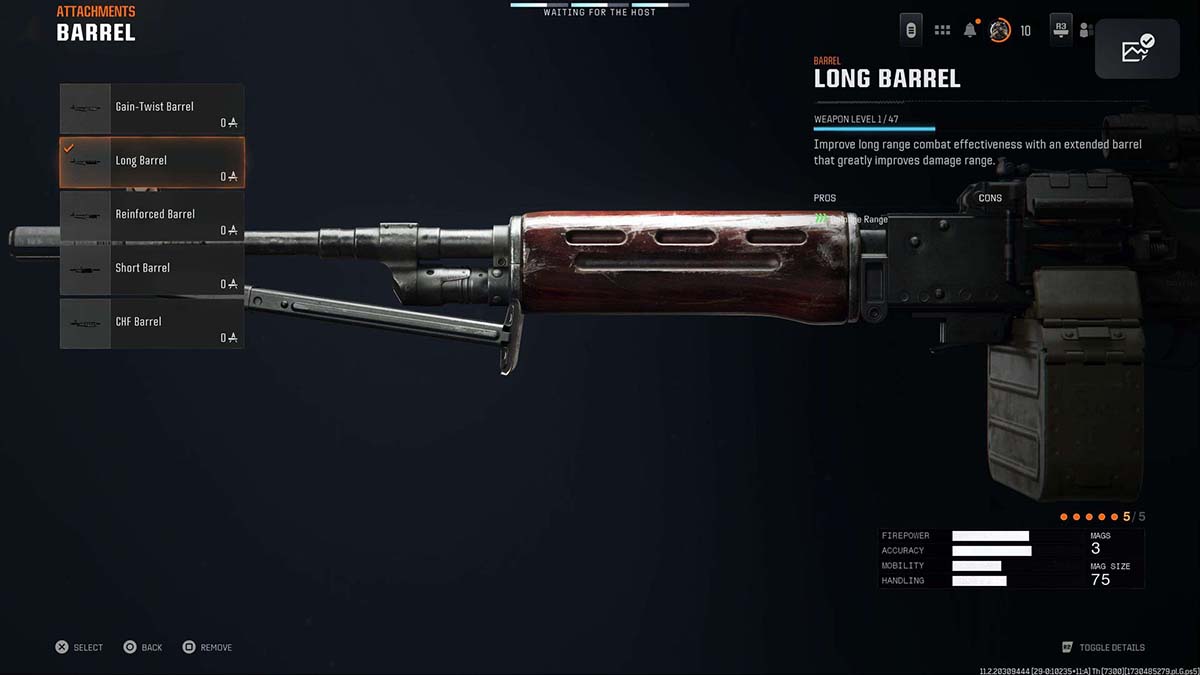View the player profile avatar

point(999,30)
